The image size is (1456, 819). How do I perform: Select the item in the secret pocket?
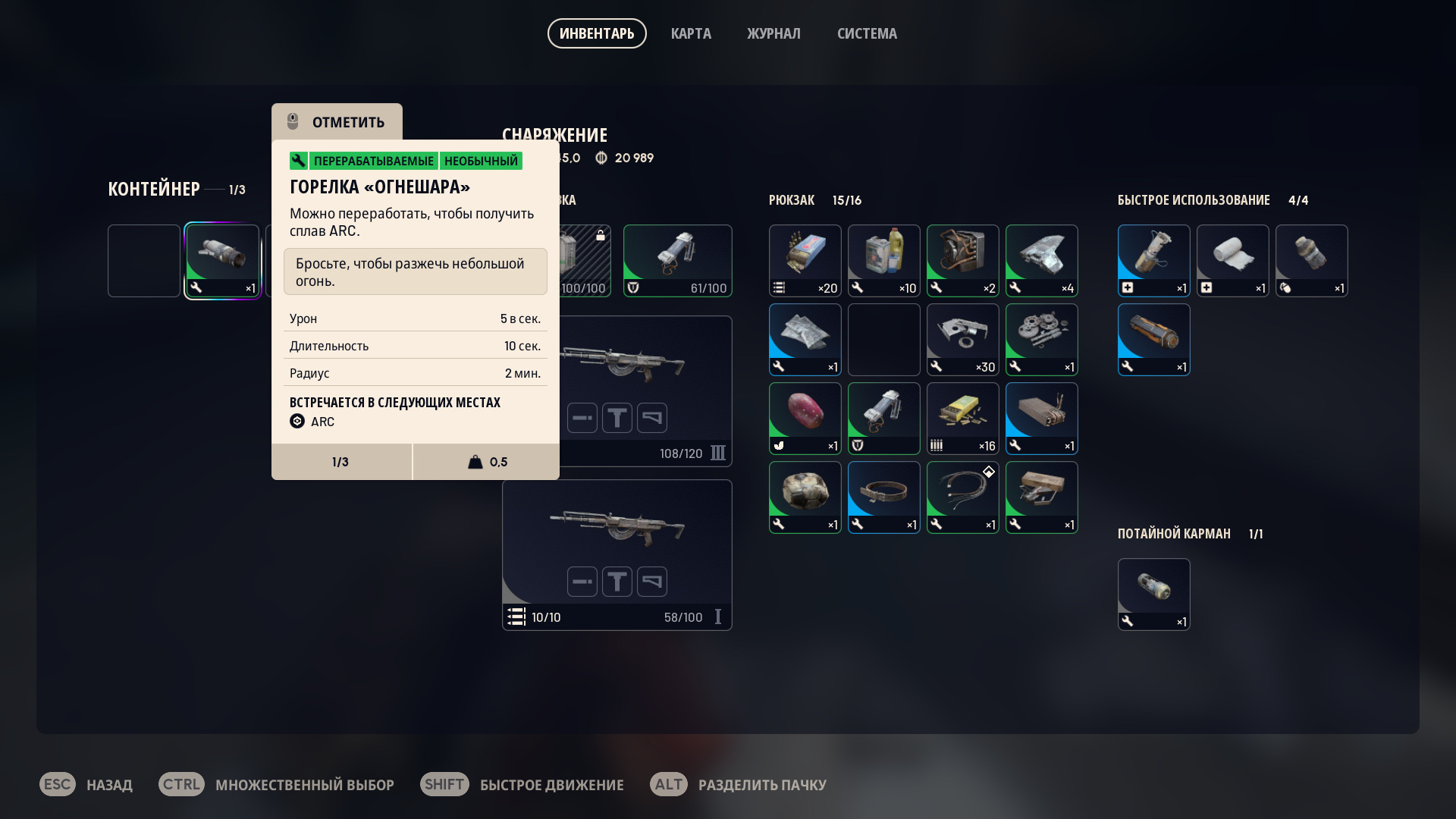point(1153,594)
